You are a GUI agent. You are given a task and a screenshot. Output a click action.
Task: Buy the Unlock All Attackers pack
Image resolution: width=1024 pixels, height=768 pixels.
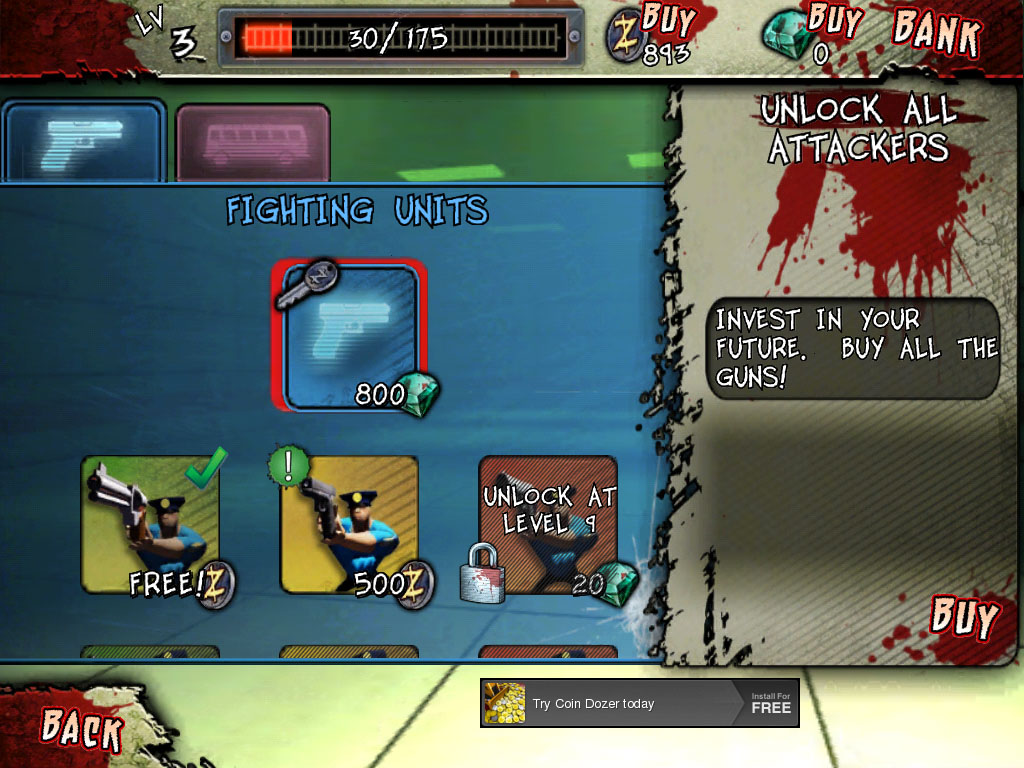[964, 618]
